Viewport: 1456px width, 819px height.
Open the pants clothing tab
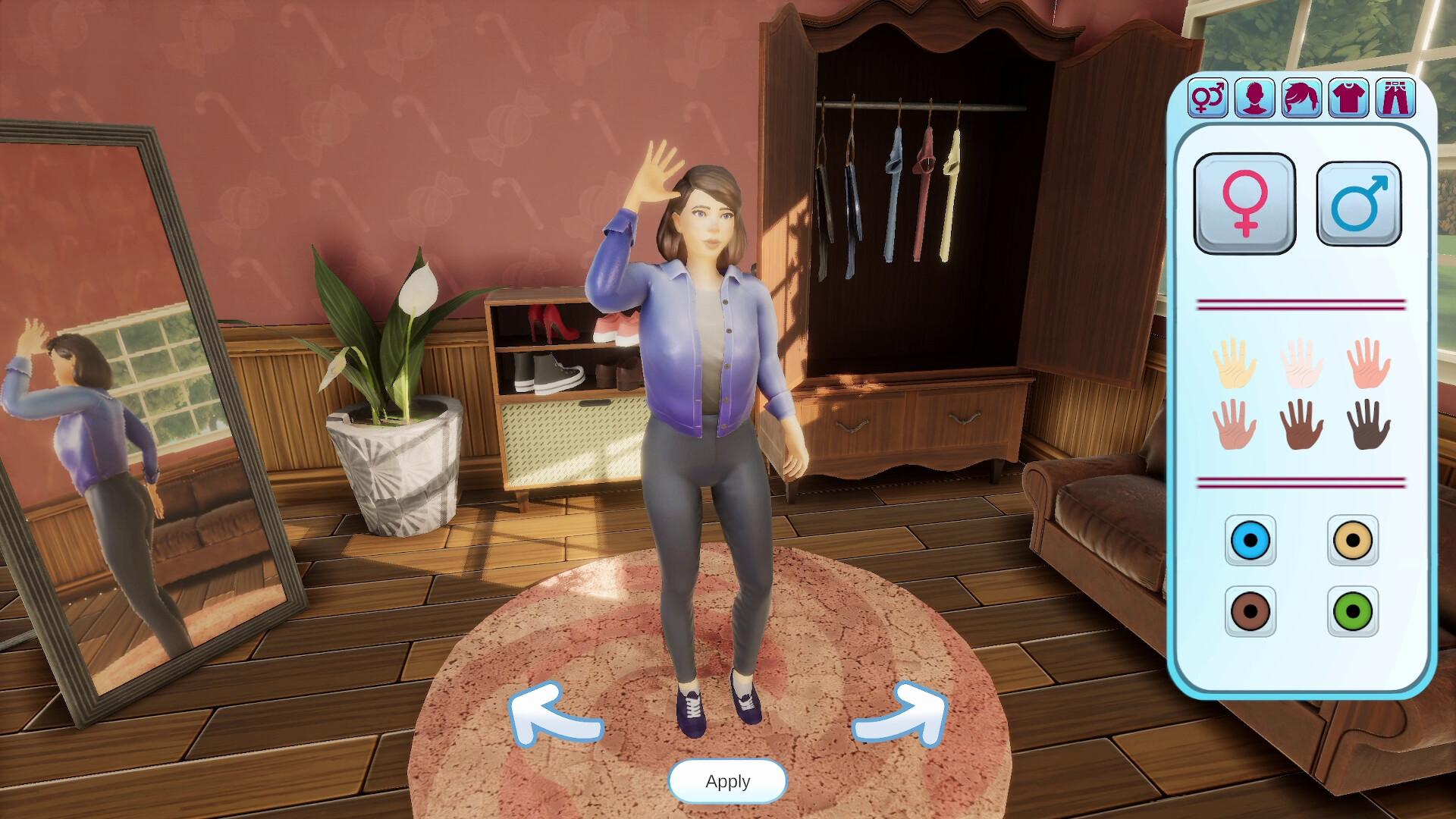coord(1395,98)
